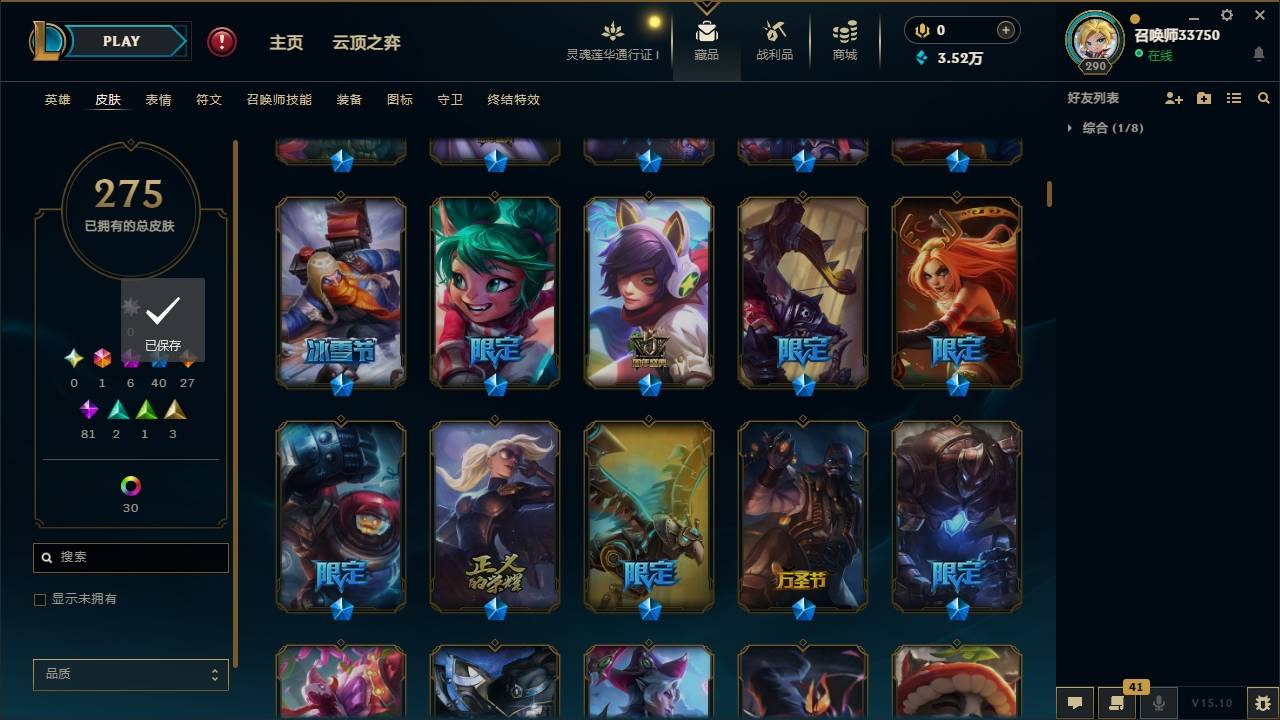Click the add friend icon
1280x720 pixels.
tap(1173, 98)
